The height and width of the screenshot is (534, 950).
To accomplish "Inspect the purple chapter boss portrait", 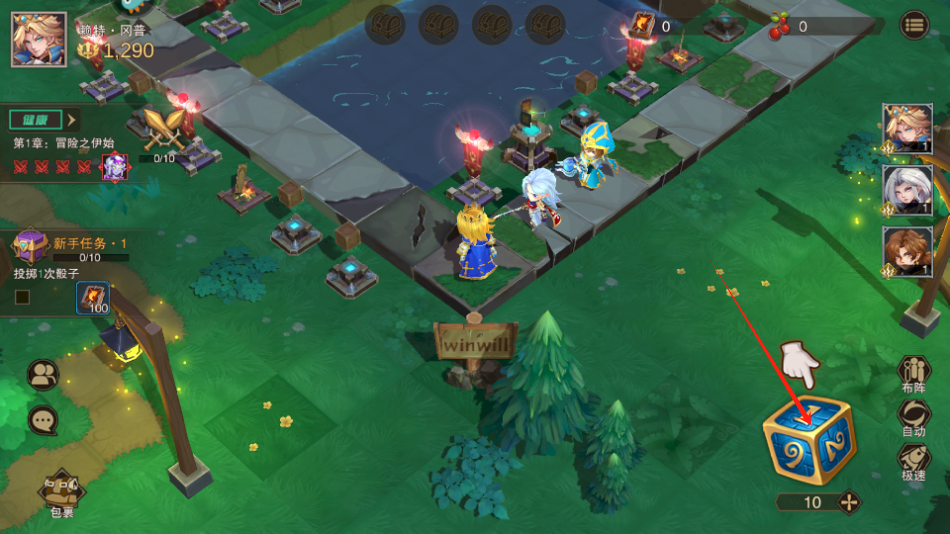I will point(115,165).
